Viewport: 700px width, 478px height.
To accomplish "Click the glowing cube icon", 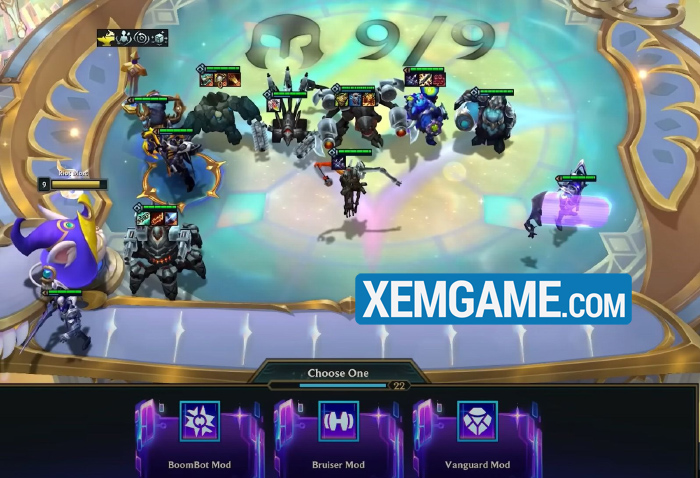I will (x=158, y=38).
